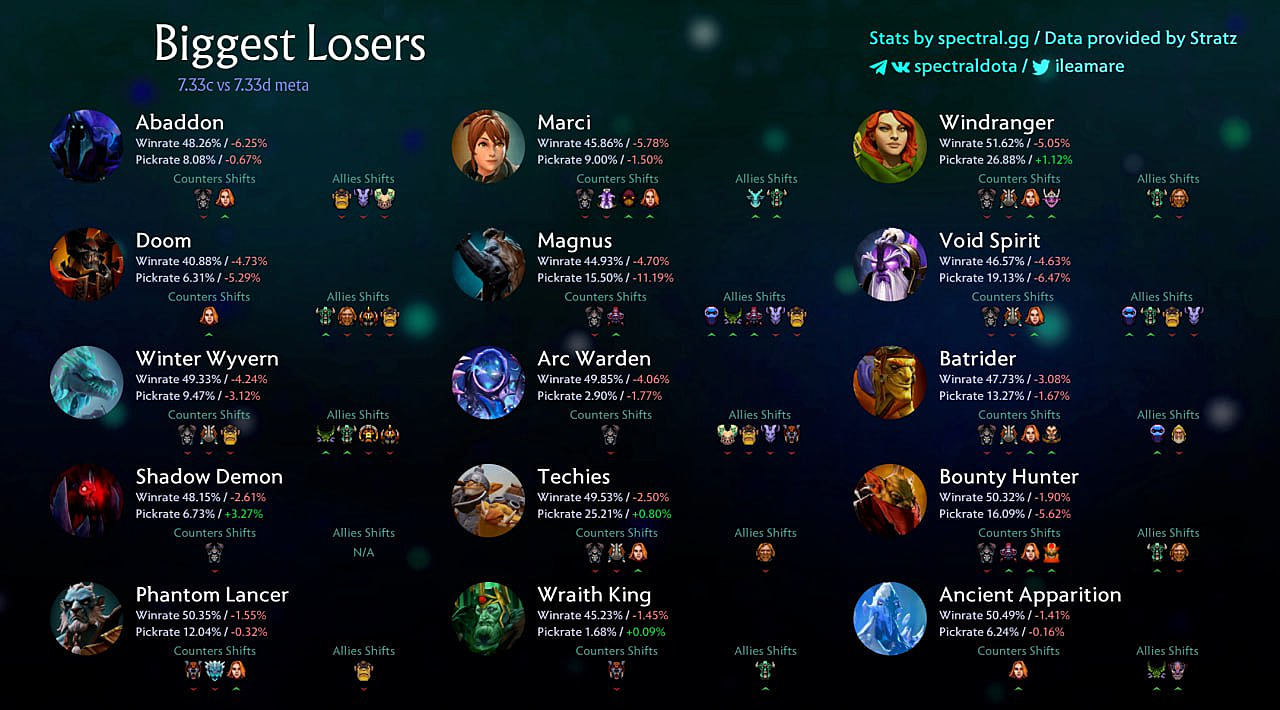Open the Shadow Demon portrait
1280x710 pixels.
click(86, 500)
